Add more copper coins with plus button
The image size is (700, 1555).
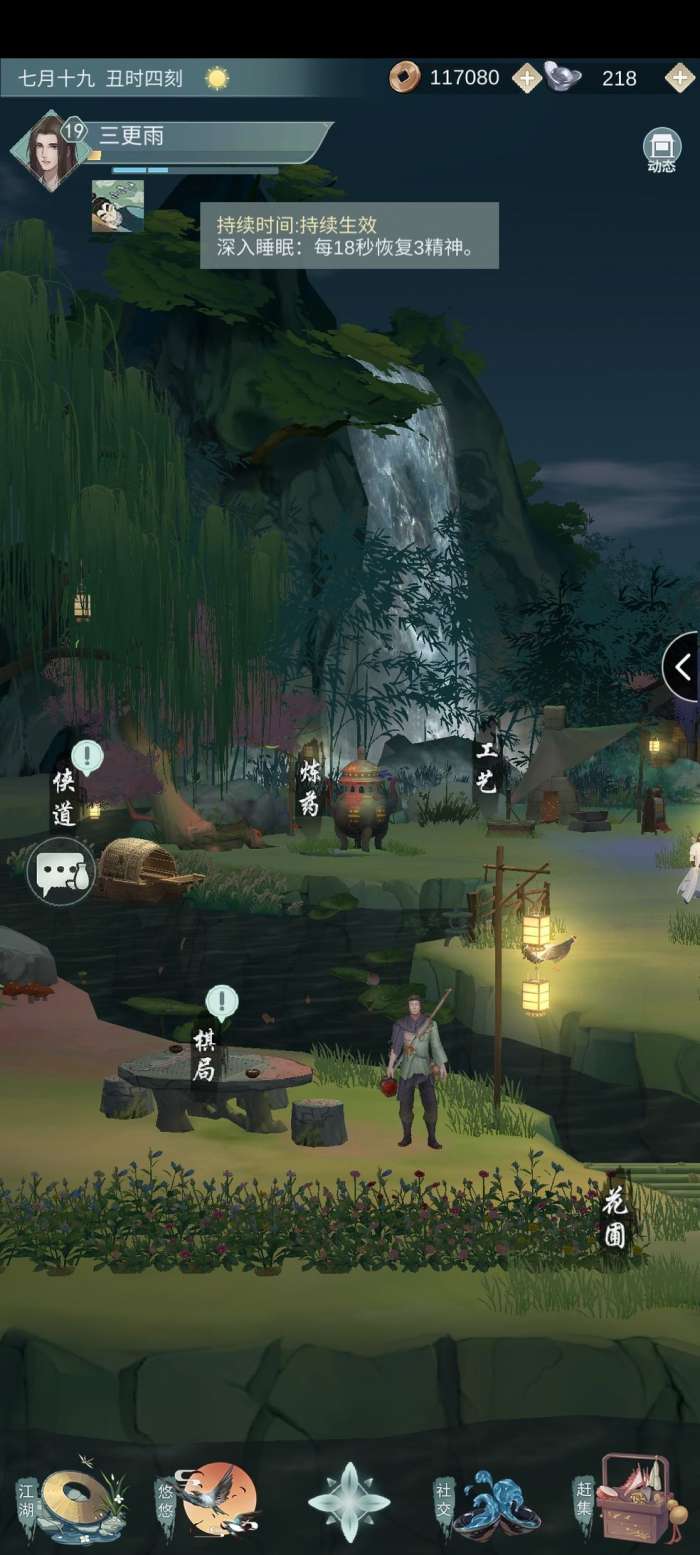526,78
